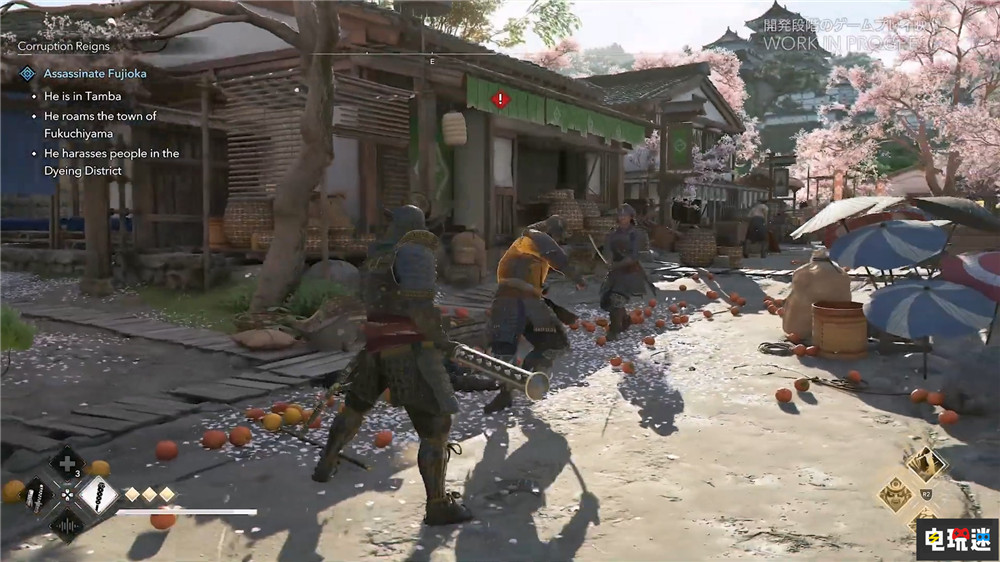Open the Corruption Reigns quest title

coord(64,46)
